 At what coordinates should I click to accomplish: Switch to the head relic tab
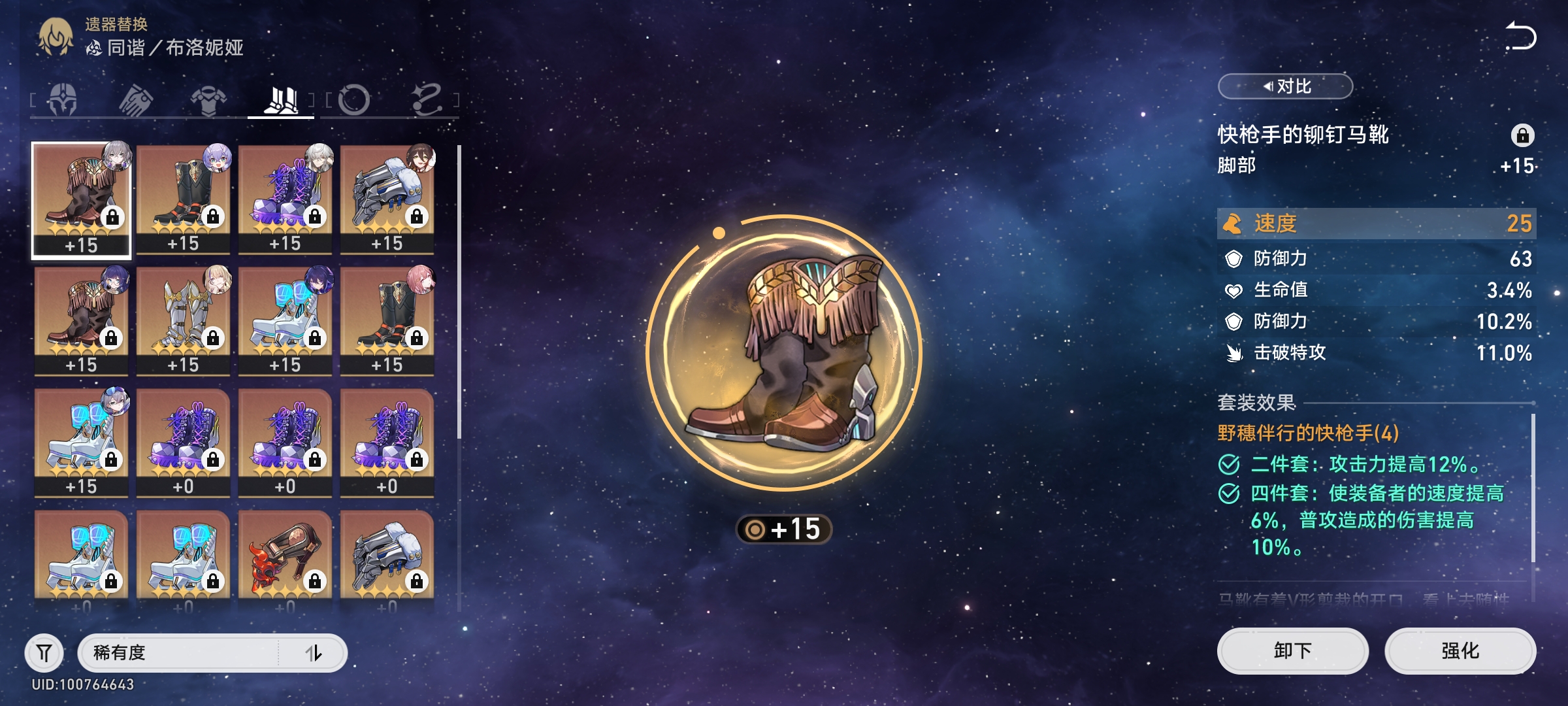(63, 100)
